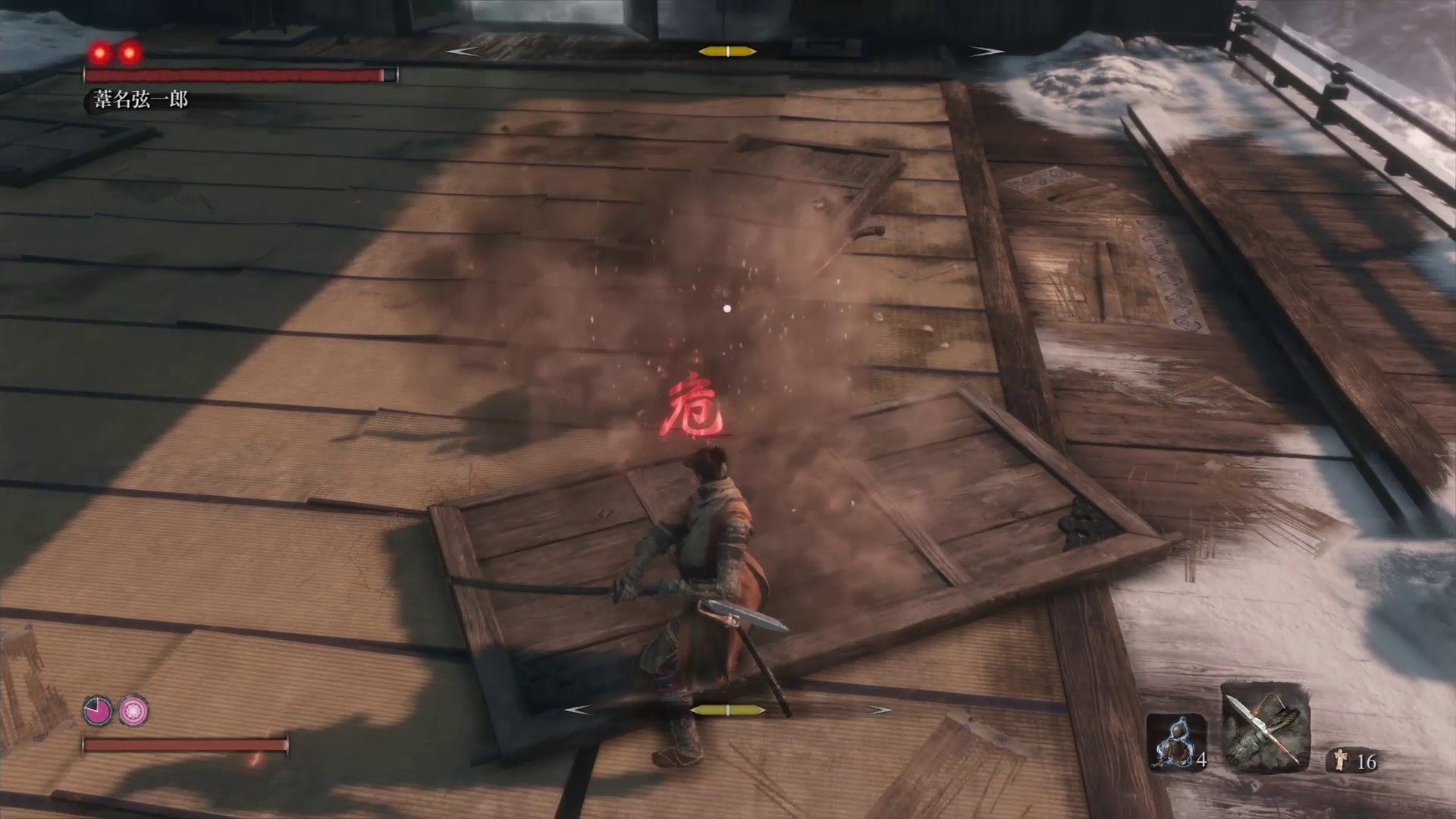1456x819 pixels.
Task: Expand the left arrow near bottom indicator
Action: 579,710
